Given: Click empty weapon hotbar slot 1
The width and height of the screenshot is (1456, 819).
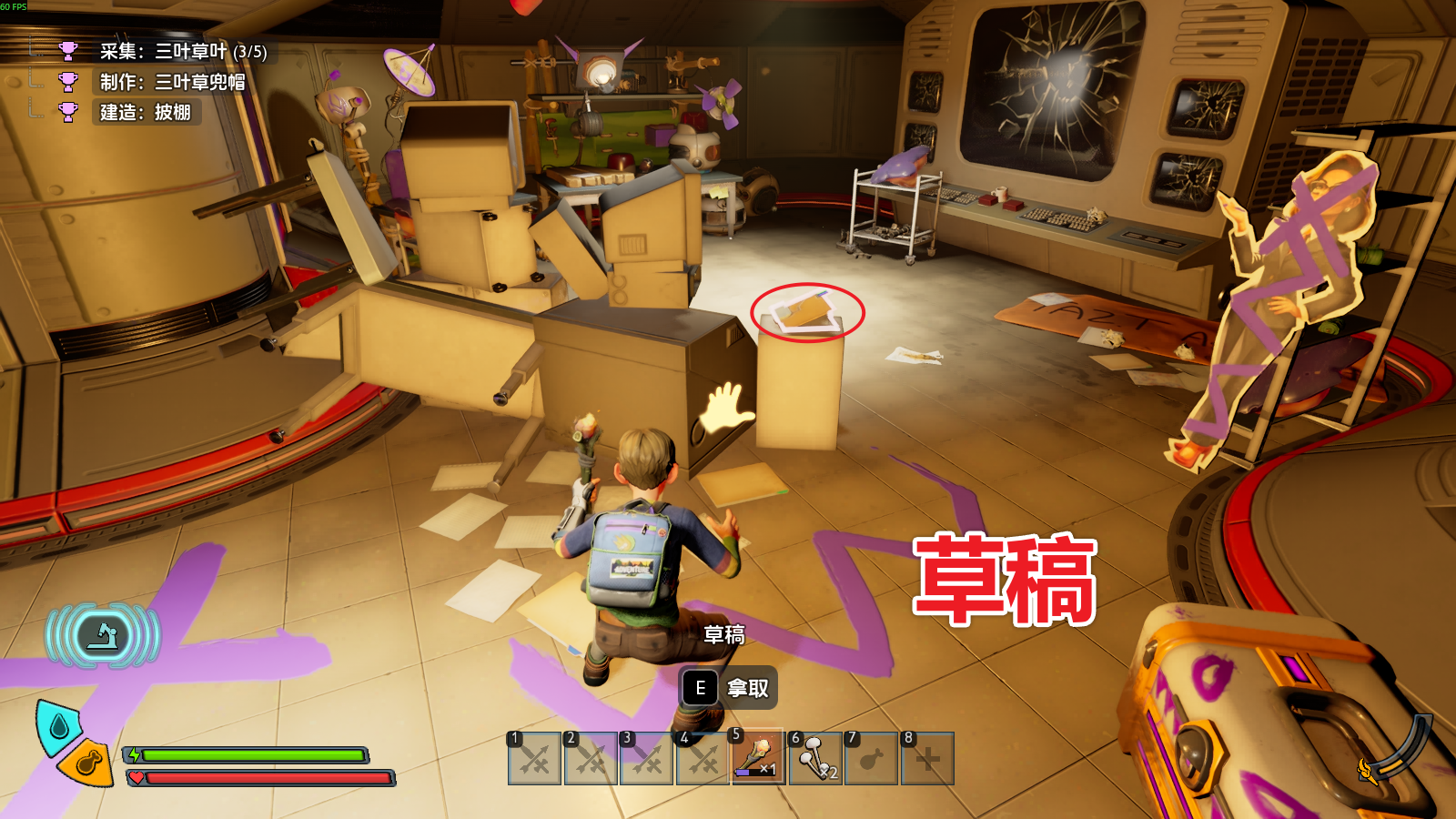Looking at the screenshot, I should 533,759.
